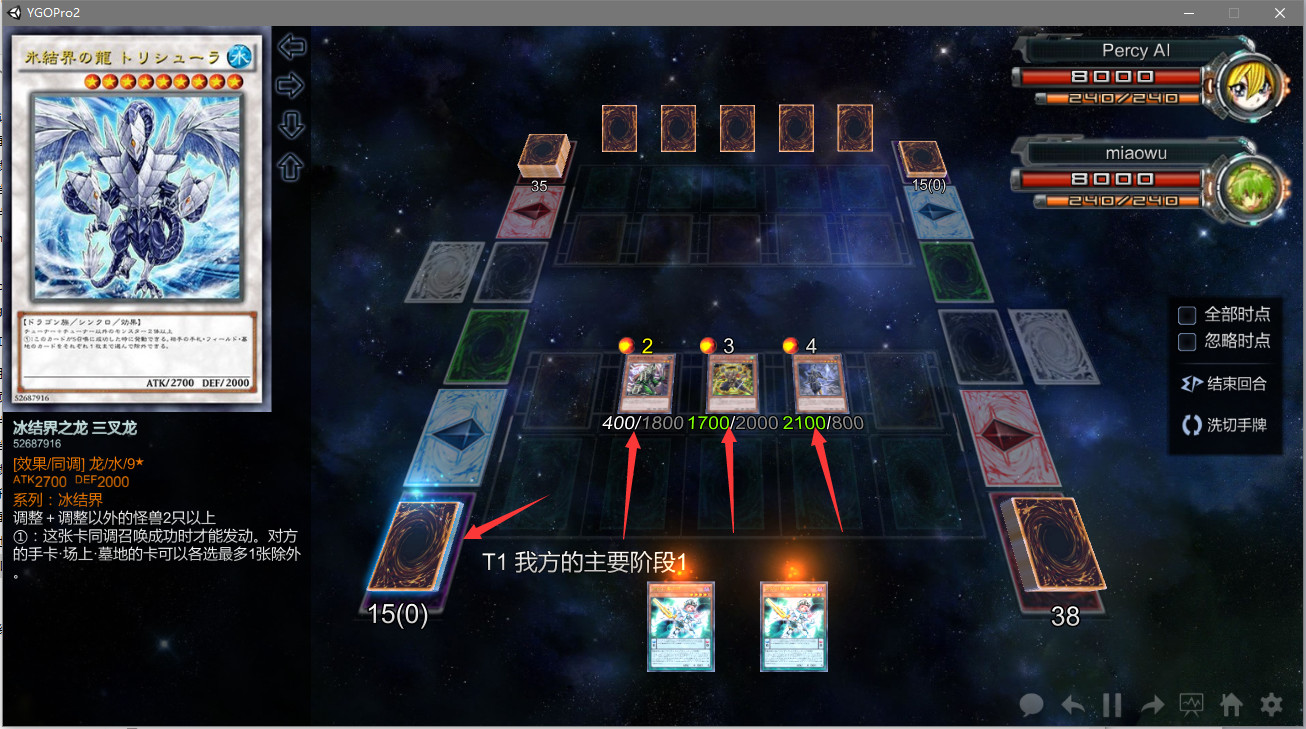Click the left arrow beside card preview
This screenshot has width=1306, height=729.
click(x=291, y=47)
